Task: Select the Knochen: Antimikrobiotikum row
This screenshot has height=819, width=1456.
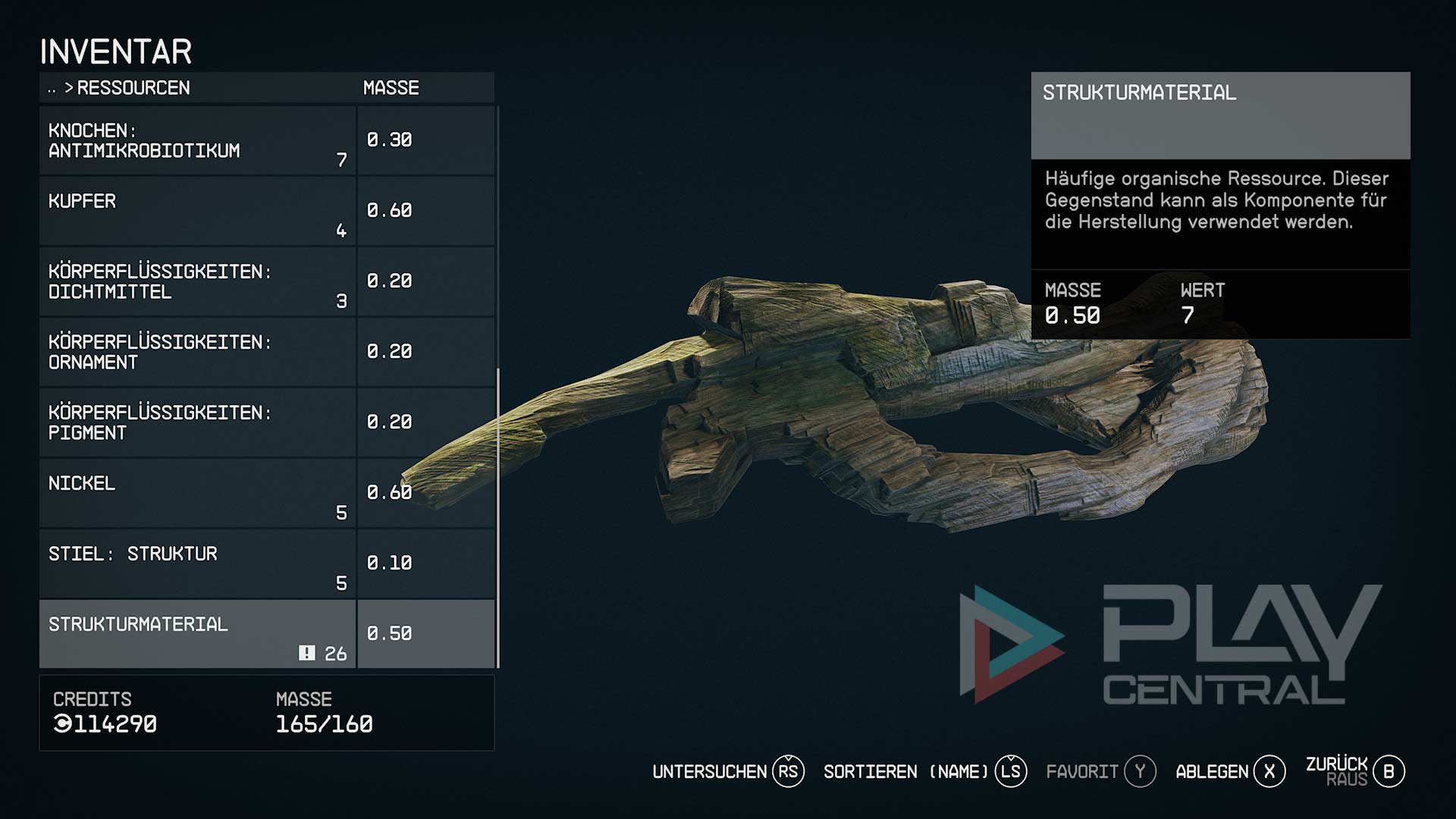Action: coord(197,141)
